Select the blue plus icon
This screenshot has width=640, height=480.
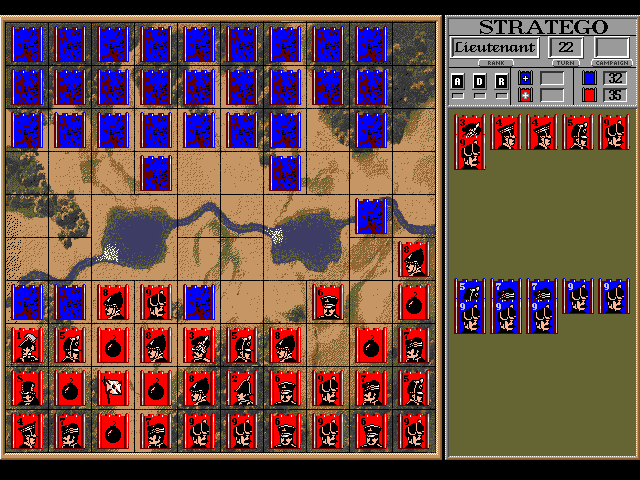click(526, 78)
